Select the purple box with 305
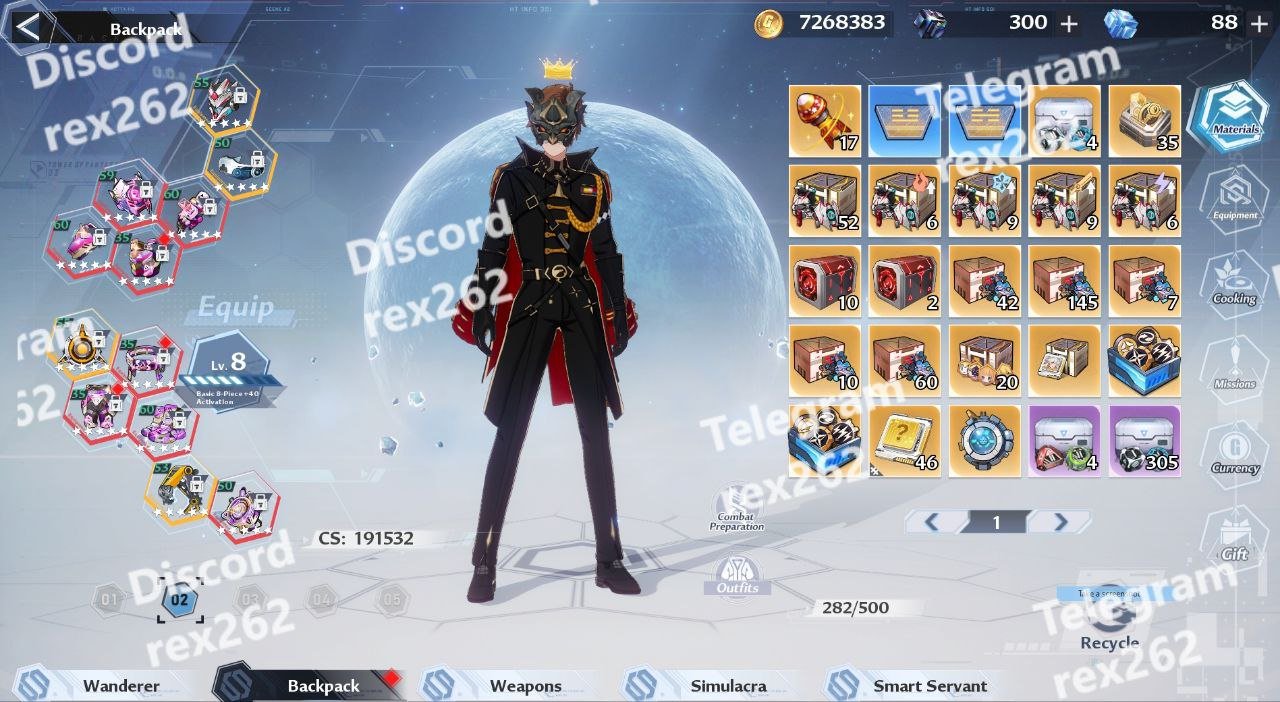This screenshot has width=1280, height=702. pos(1144,440)
